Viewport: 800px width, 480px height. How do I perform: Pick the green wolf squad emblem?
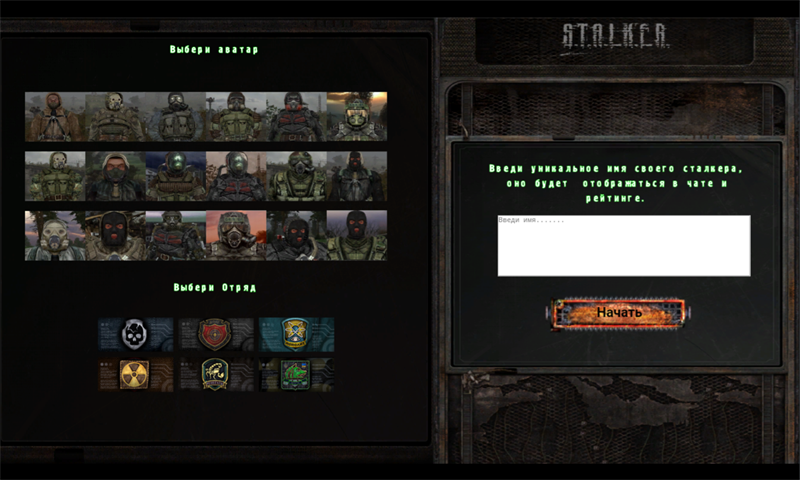pos(295,374)
